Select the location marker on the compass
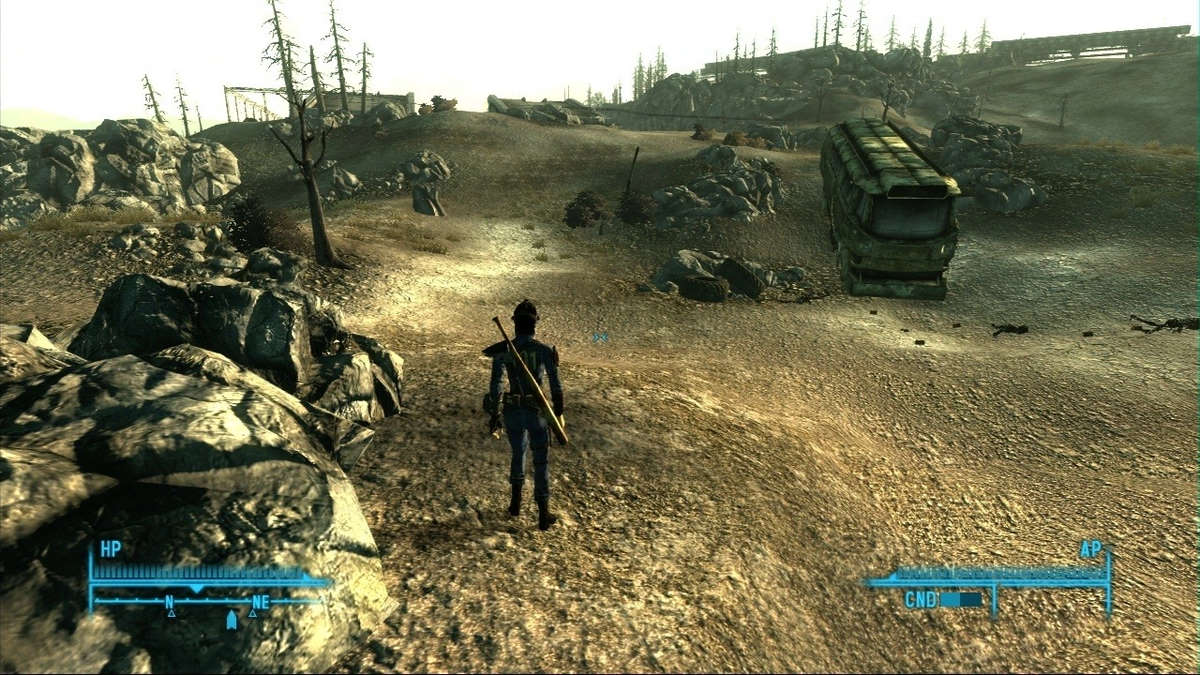Screen dimensions: 1200x675 (232, 620)
